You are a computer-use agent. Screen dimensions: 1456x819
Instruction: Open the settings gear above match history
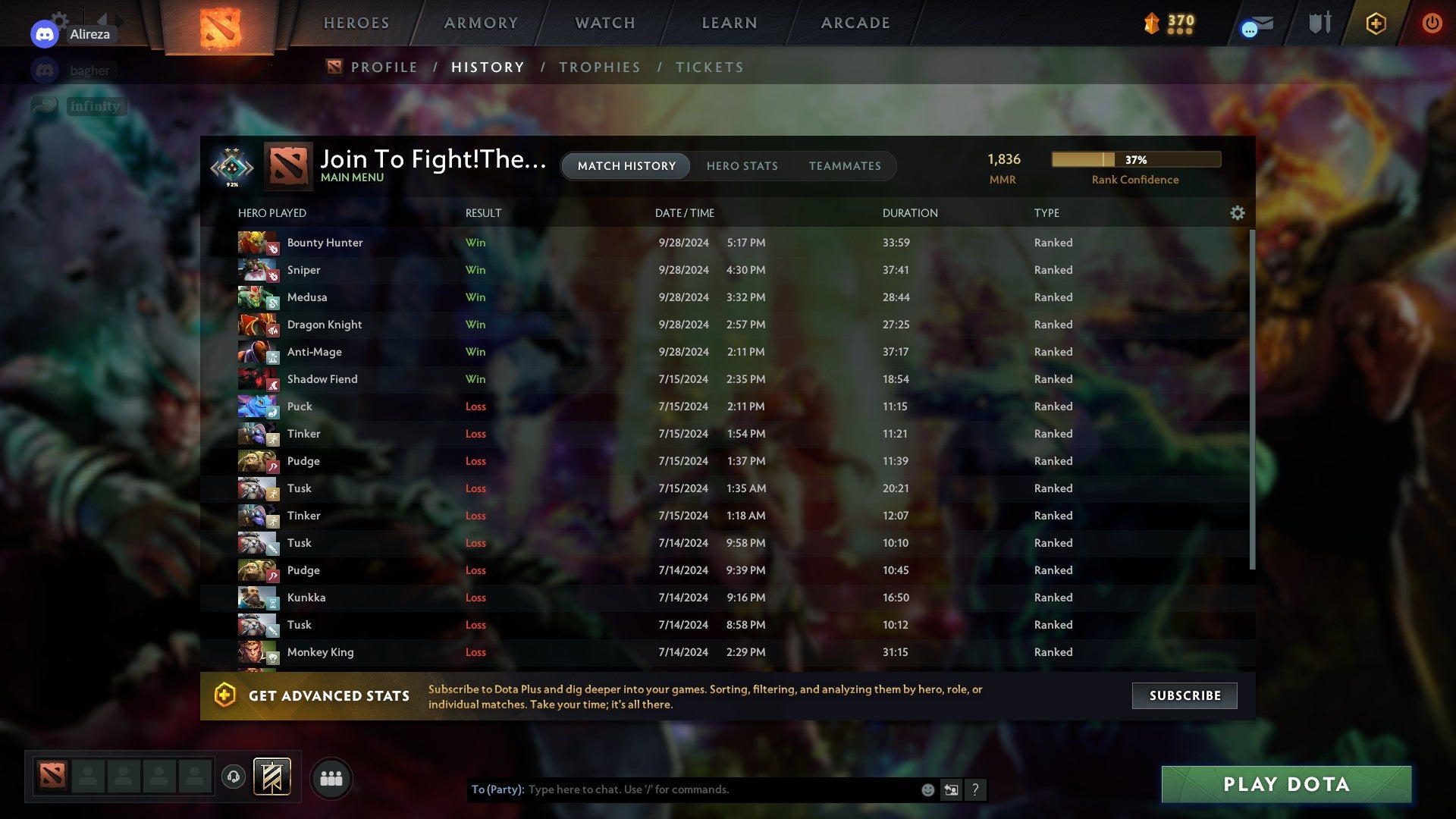click(1238, 213)
